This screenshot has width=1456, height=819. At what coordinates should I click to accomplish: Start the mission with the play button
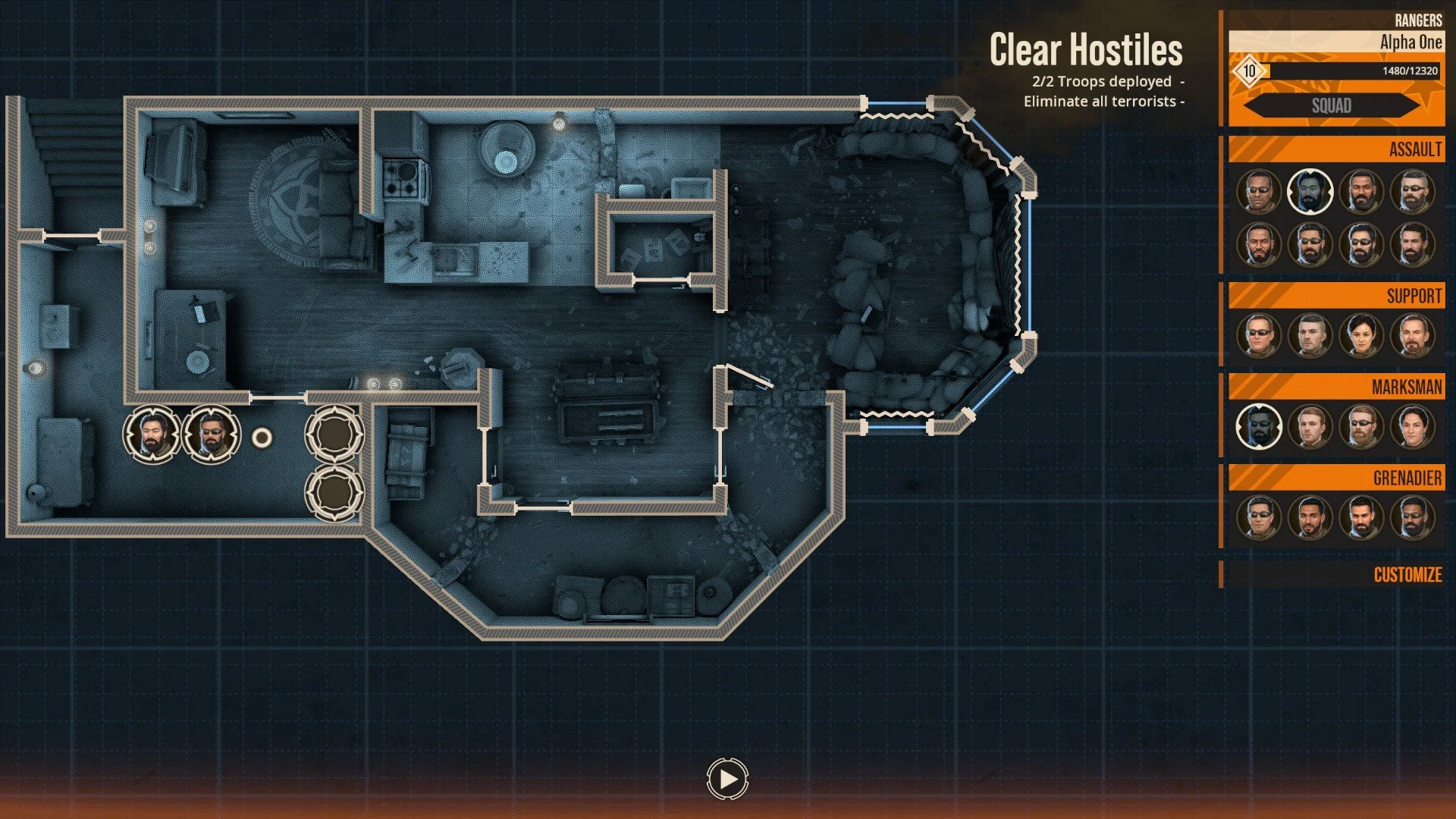coord(727,779)
